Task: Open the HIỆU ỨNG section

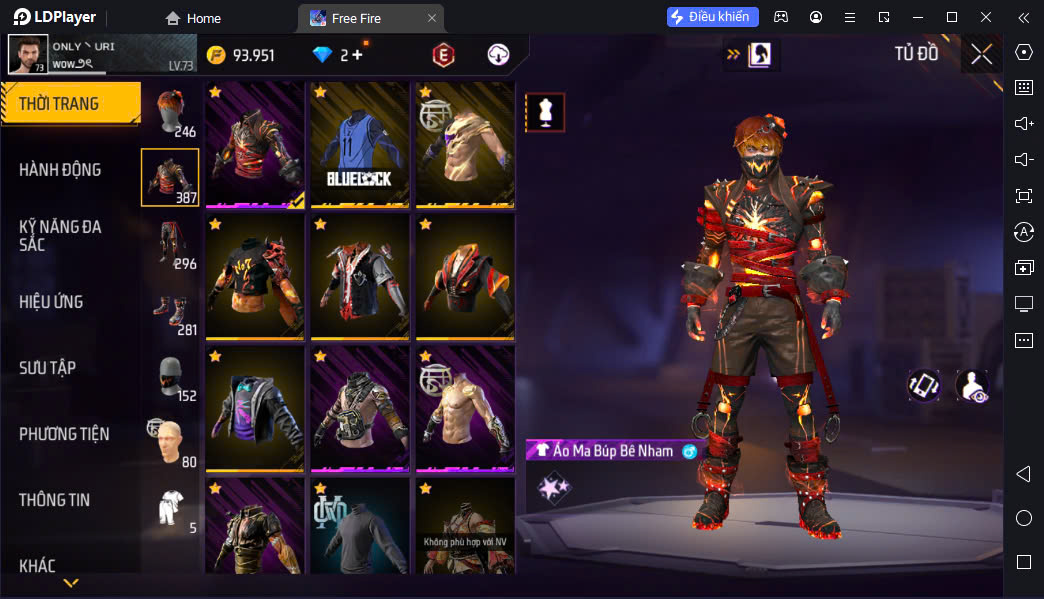Action: (51, 302)
